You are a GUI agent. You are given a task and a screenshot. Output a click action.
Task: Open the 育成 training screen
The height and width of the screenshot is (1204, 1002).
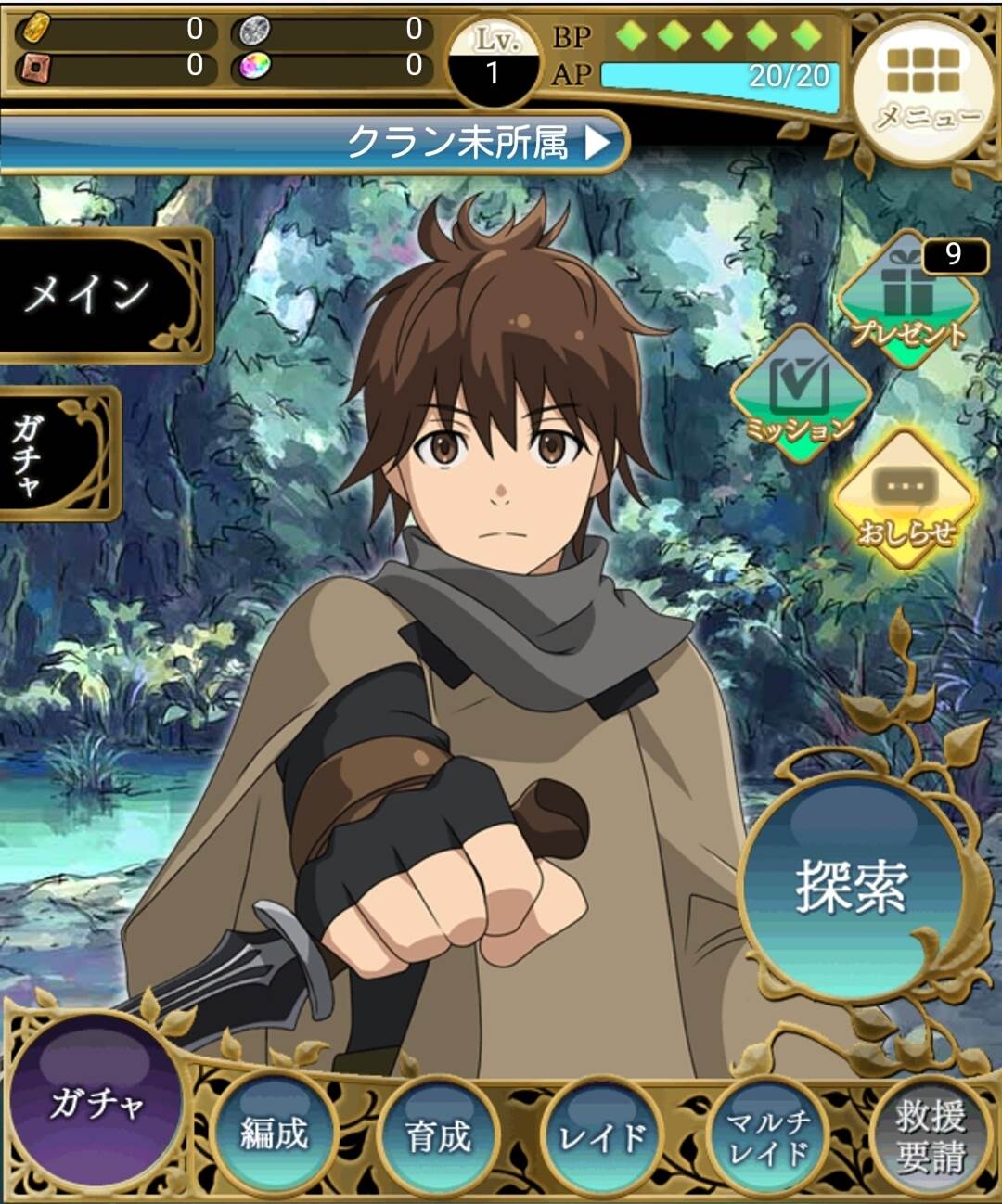(438, 1135)
